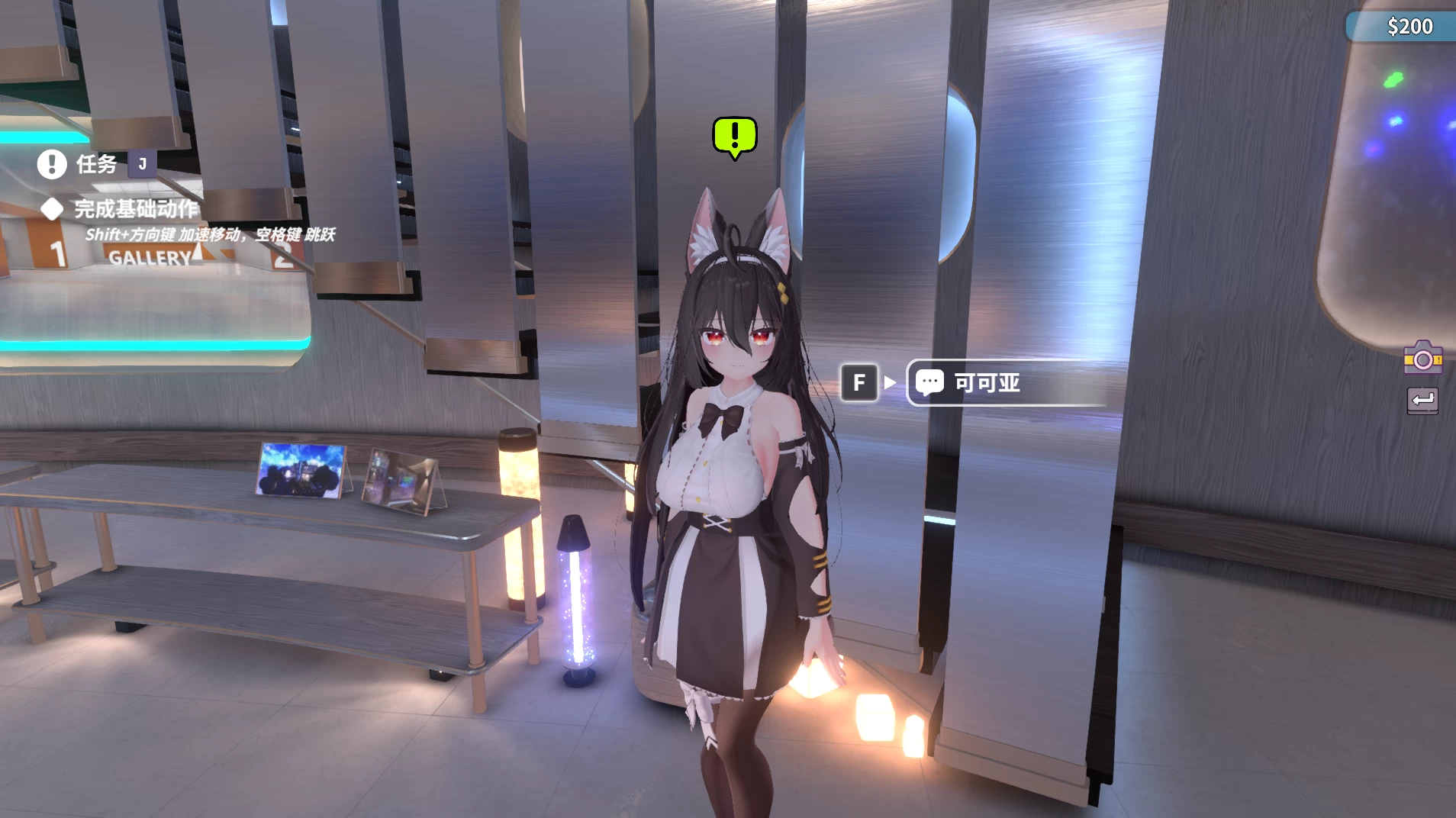This screenshot has width=1456, height=818.
Task: Toggle the interaction bar for 可可亚
Action: (x=1007, y=382)
